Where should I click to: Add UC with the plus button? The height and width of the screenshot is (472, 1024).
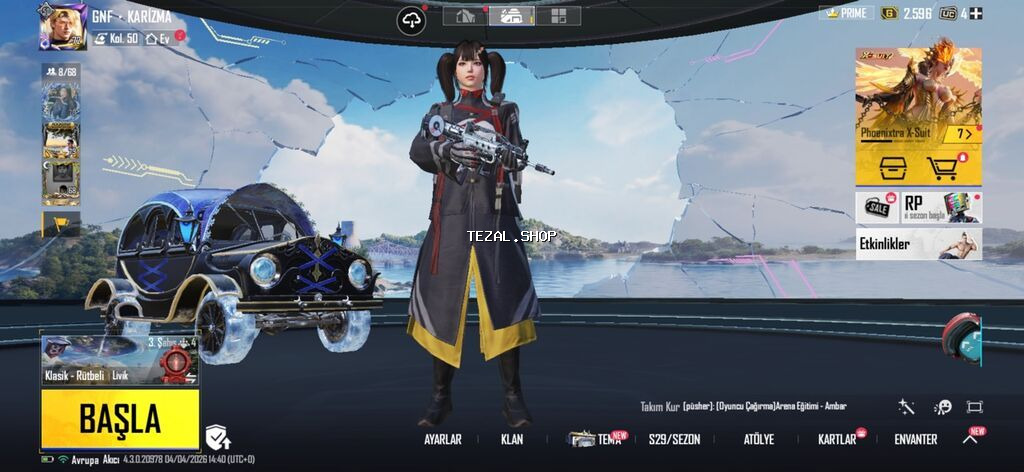(x=976, y=13)
